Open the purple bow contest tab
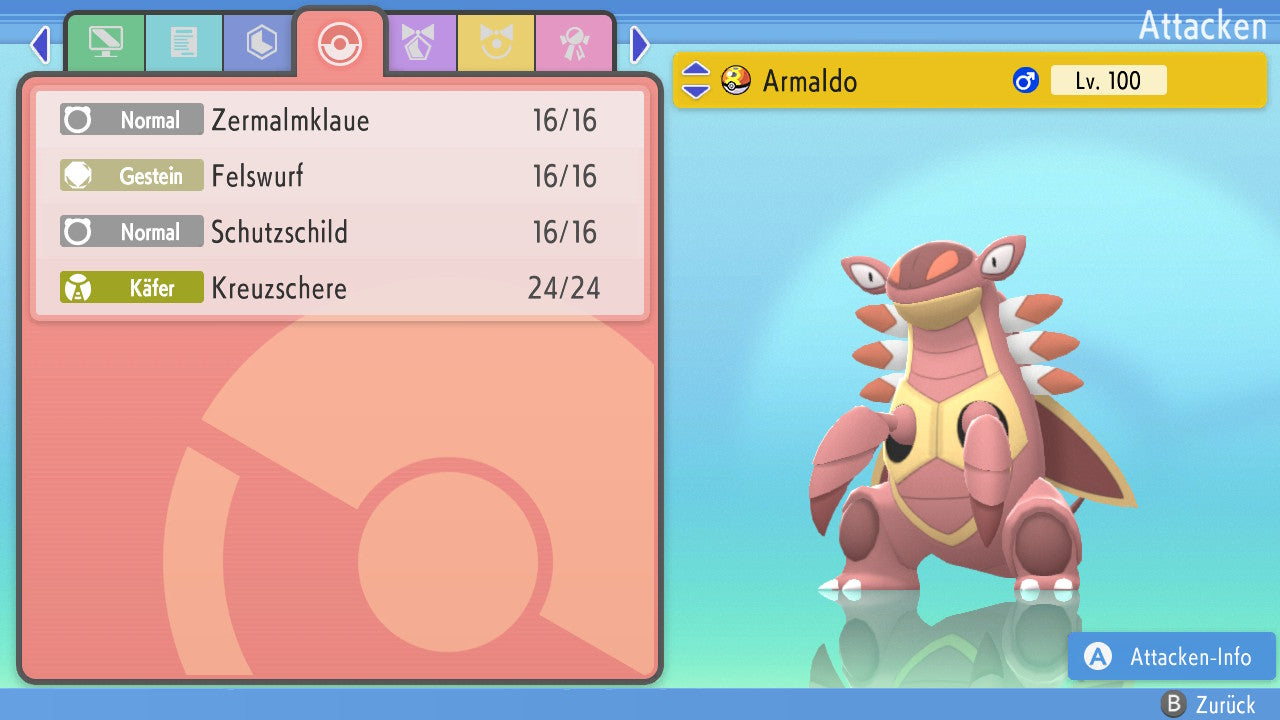This screenshot has width=1280, height=720. coord(419,43)
